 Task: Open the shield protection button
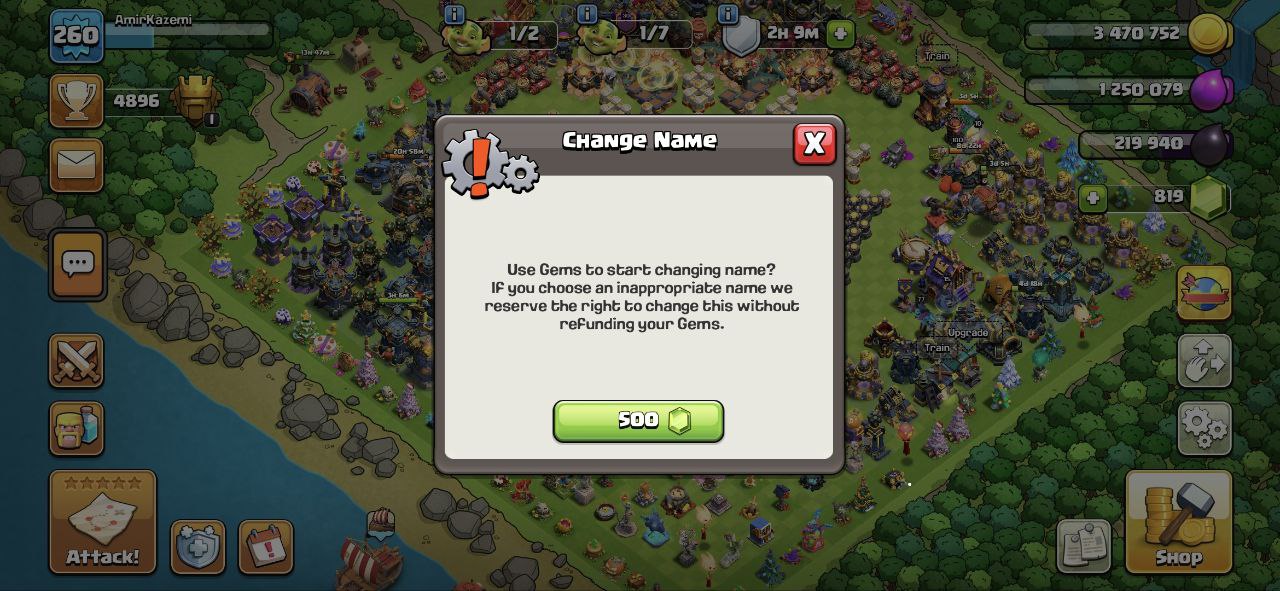click(197, 547)
